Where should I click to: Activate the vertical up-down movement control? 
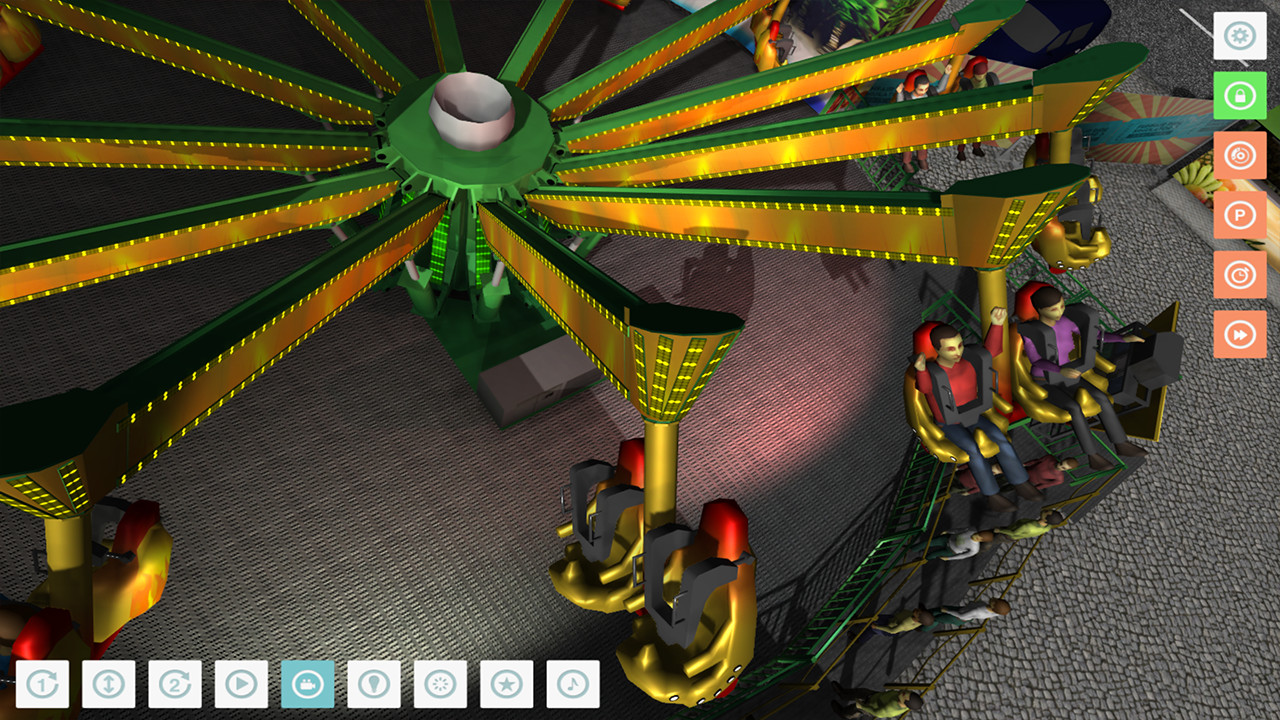click(x=110, y=686)
